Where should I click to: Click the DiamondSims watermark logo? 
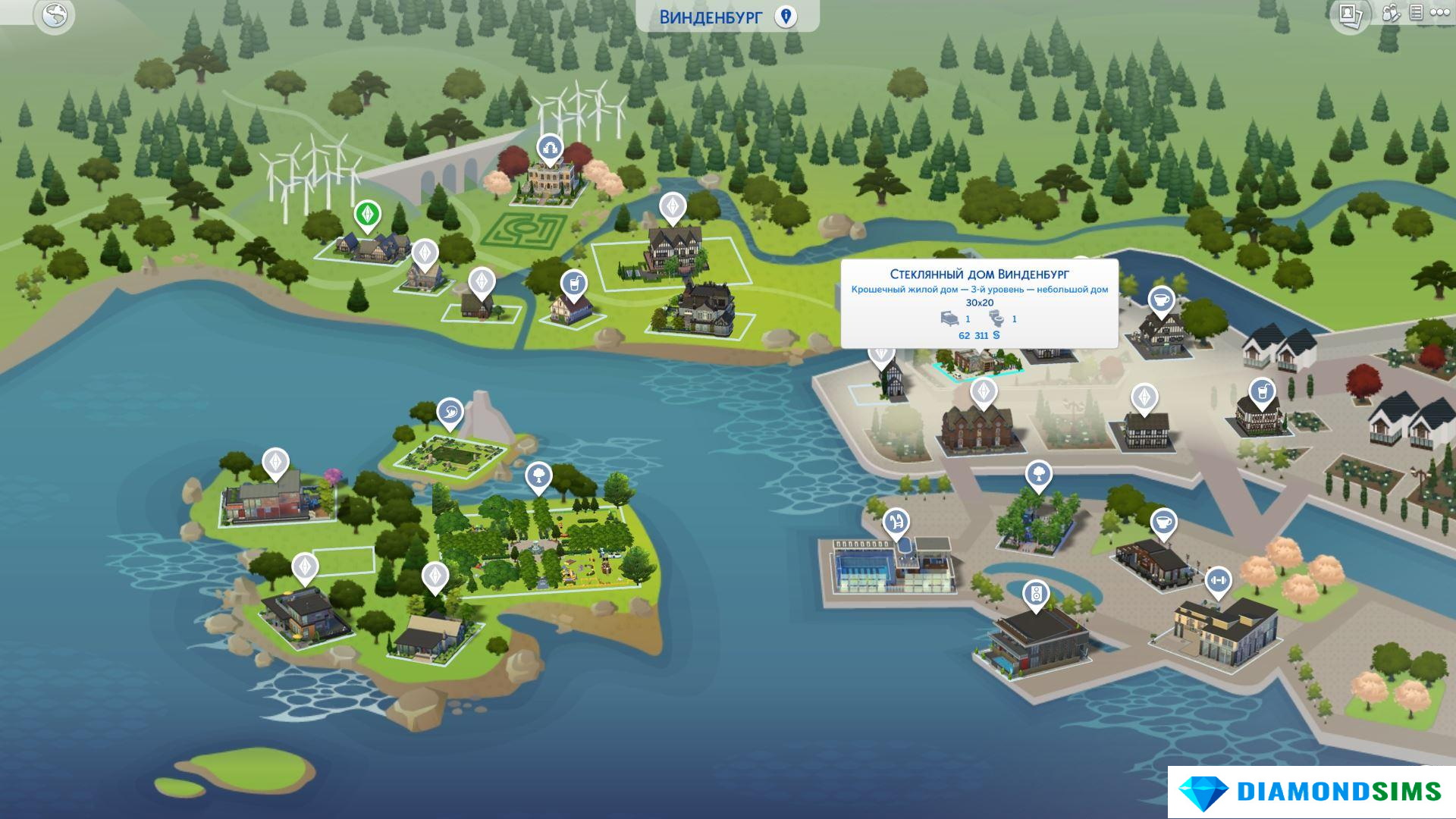(x=1311, y=792)
